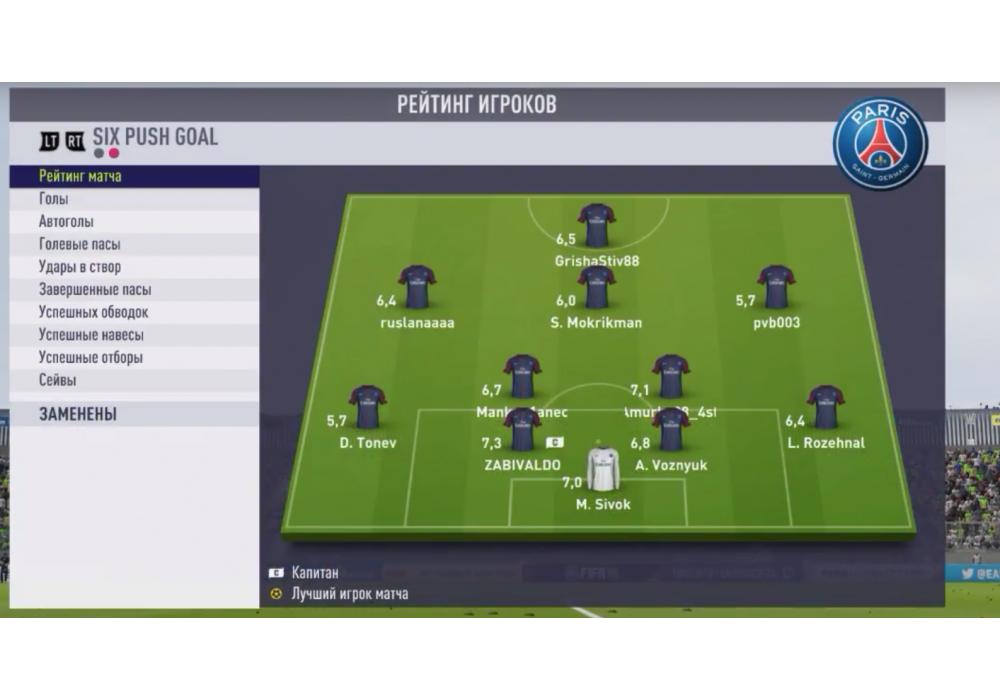Open the Автоголы list entry
The image size is (1000, 700).
tap(66, 222)
